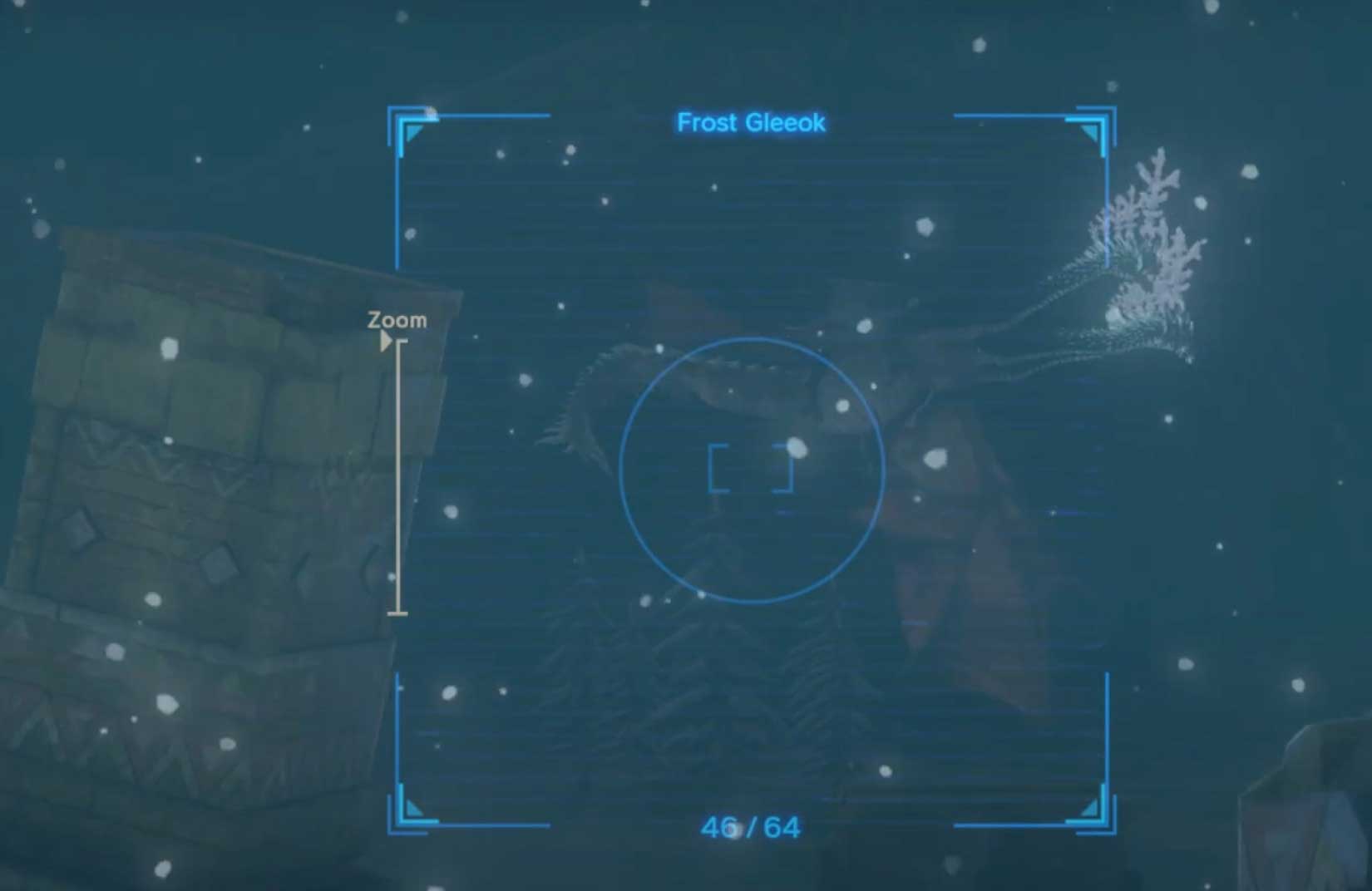Click the Zoom text label

click(x=397, y=318)
